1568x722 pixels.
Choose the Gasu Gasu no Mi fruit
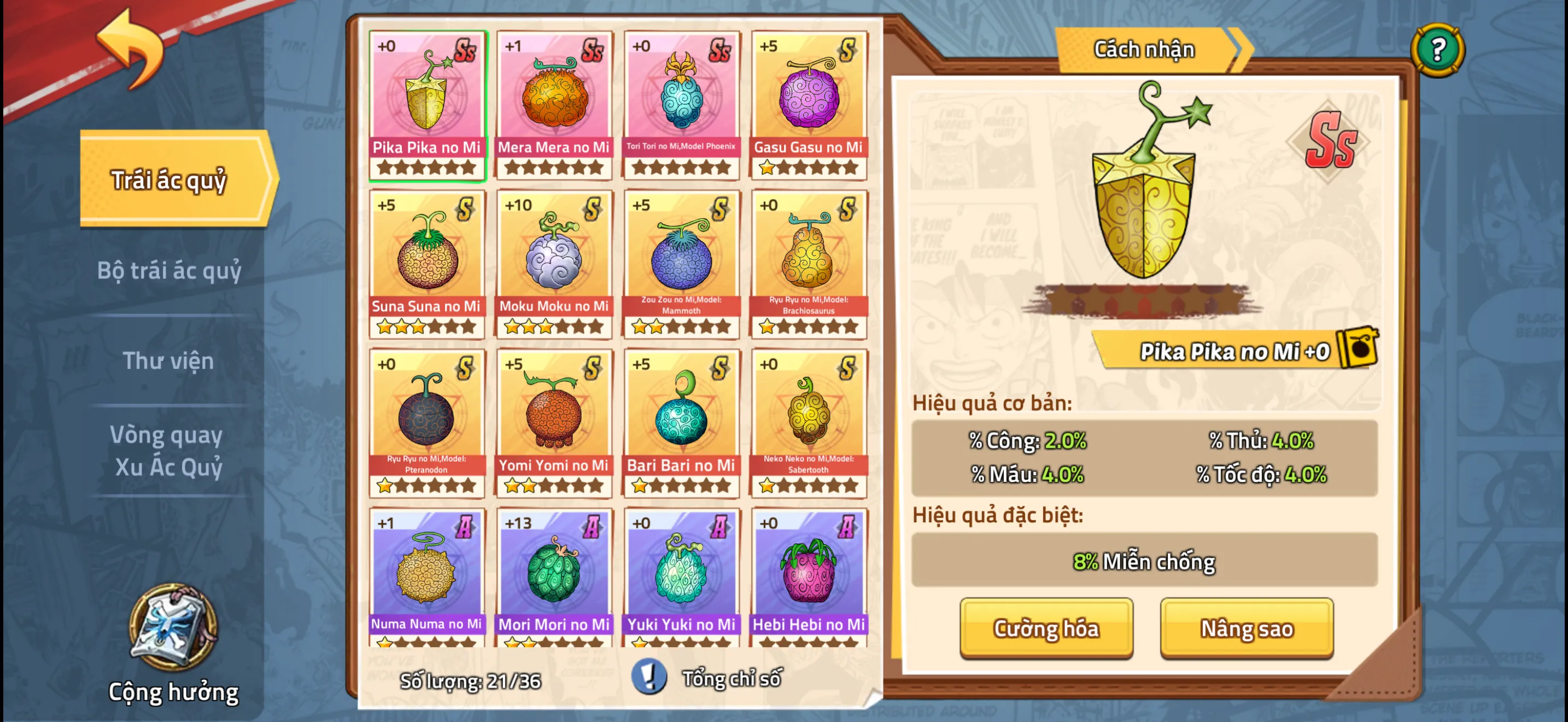[x=809, y=104]
